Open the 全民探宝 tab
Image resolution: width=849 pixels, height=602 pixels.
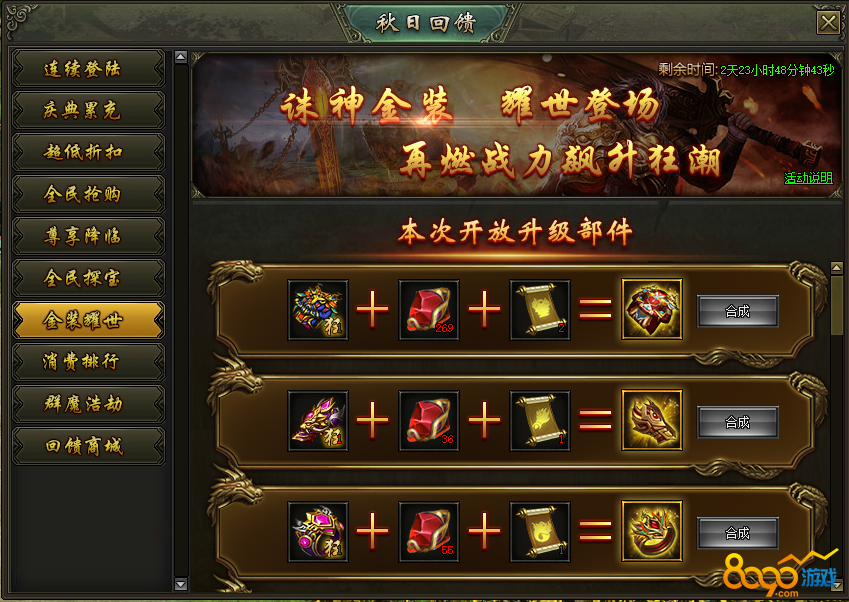pos(87,278)
